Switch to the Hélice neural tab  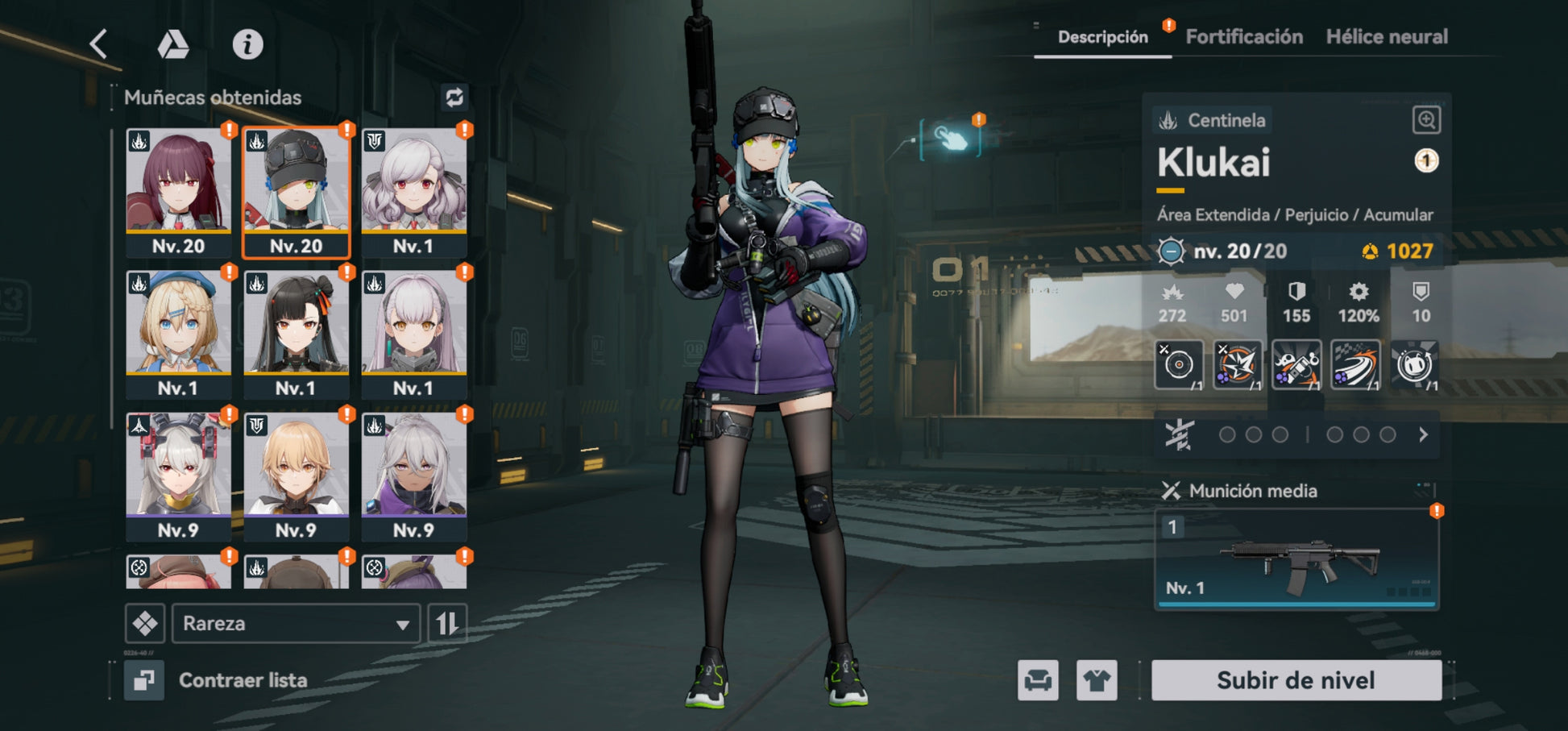point(1387,37)
